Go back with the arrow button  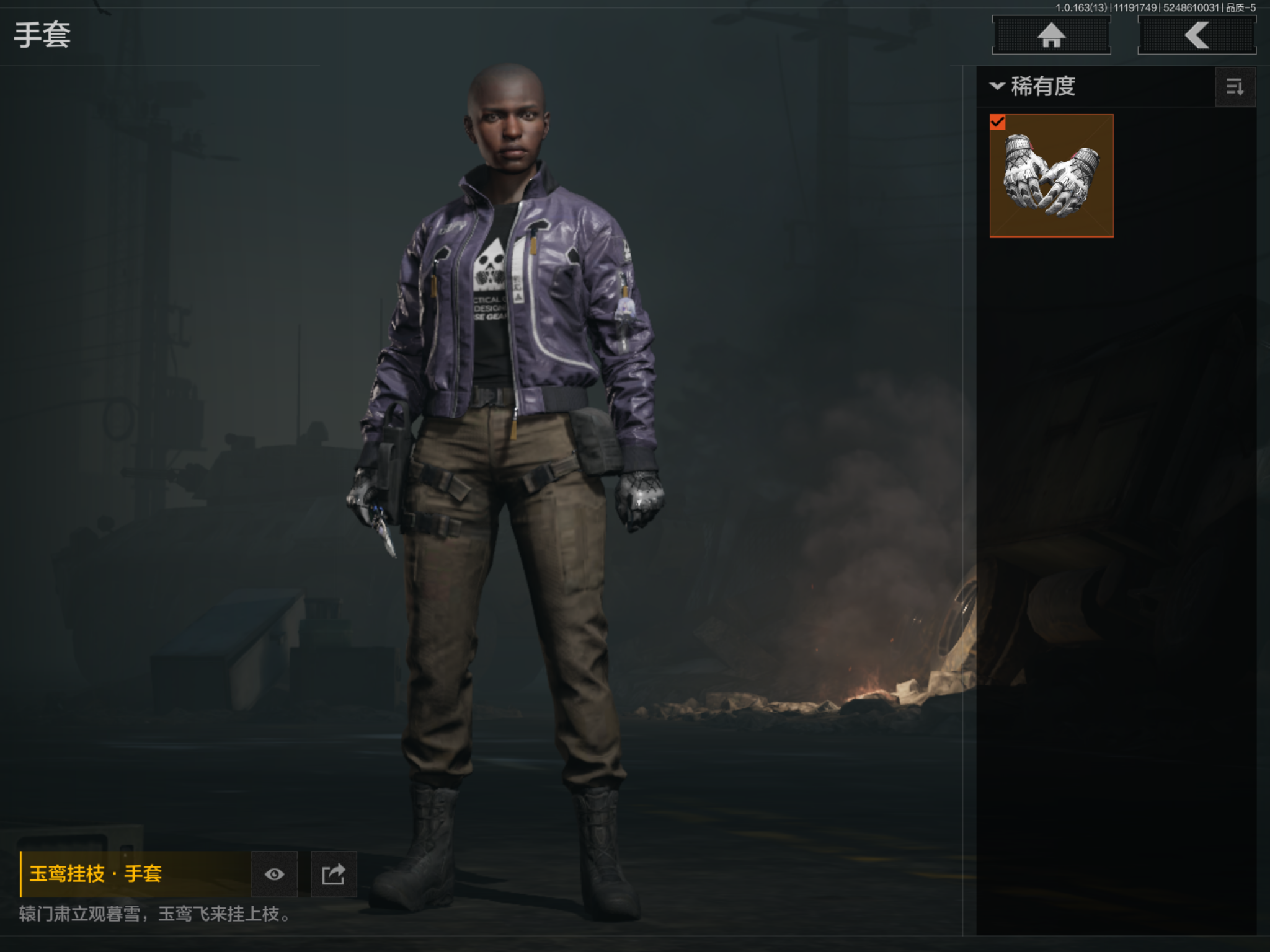pyautogui.click(x=1197, y=35)
